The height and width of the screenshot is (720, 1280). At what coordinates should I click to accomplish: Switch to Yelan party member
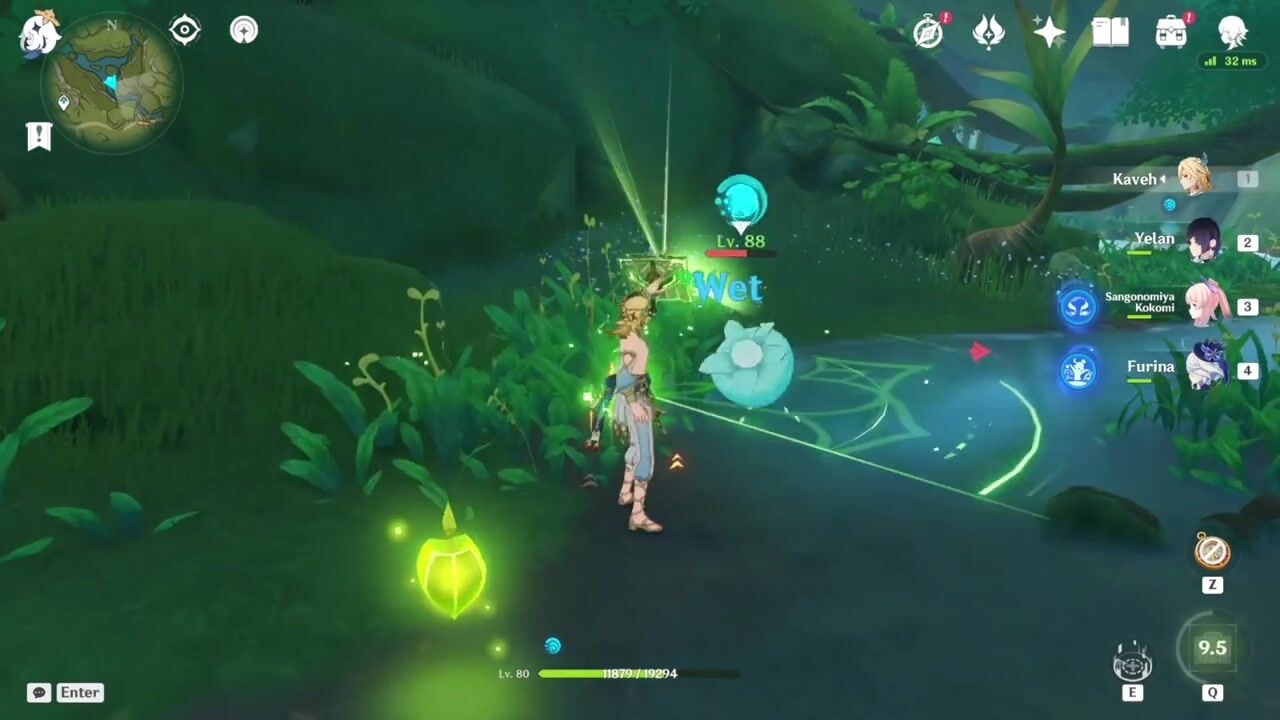[x=1202, y=241]
